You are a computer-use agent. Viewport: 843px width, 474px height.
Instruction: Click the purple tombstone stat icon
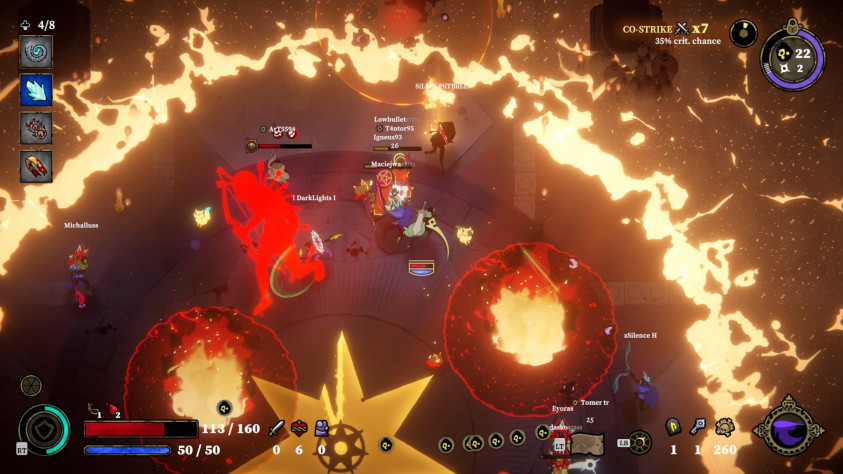click(321, 428)
